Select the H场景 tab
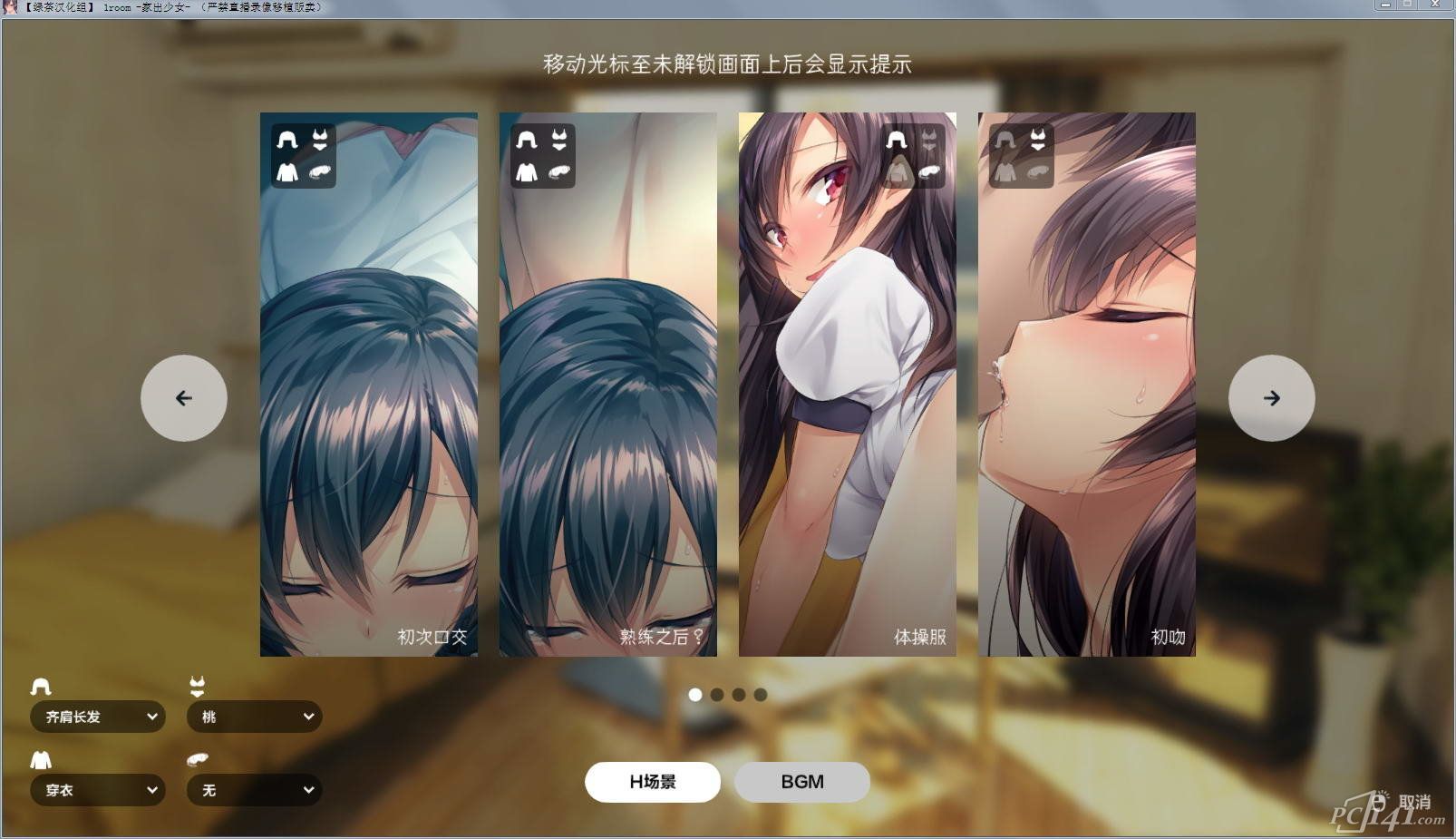 [653, 781]
